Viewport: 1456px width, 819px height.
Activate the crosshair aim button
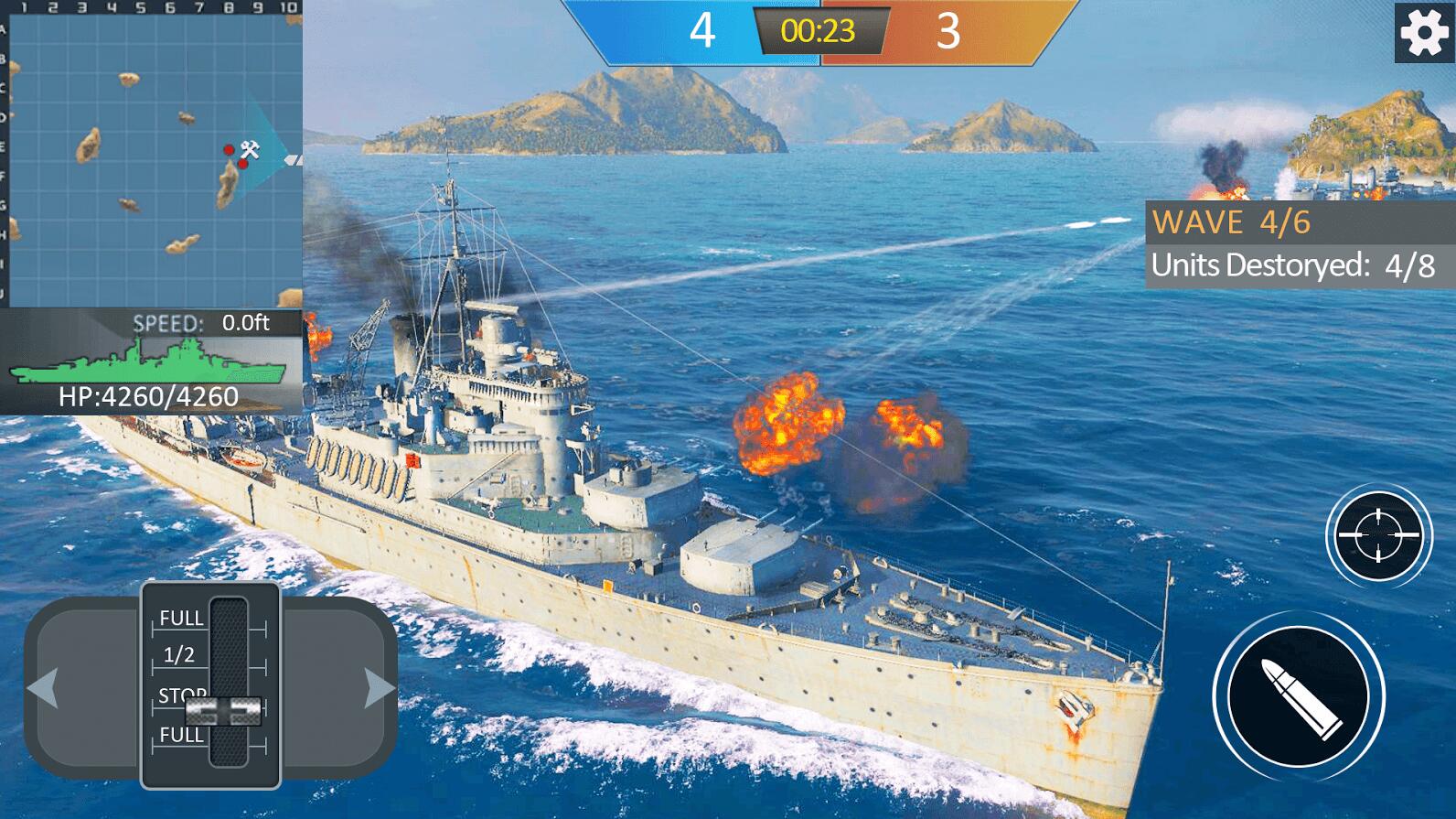[1378, 535]
